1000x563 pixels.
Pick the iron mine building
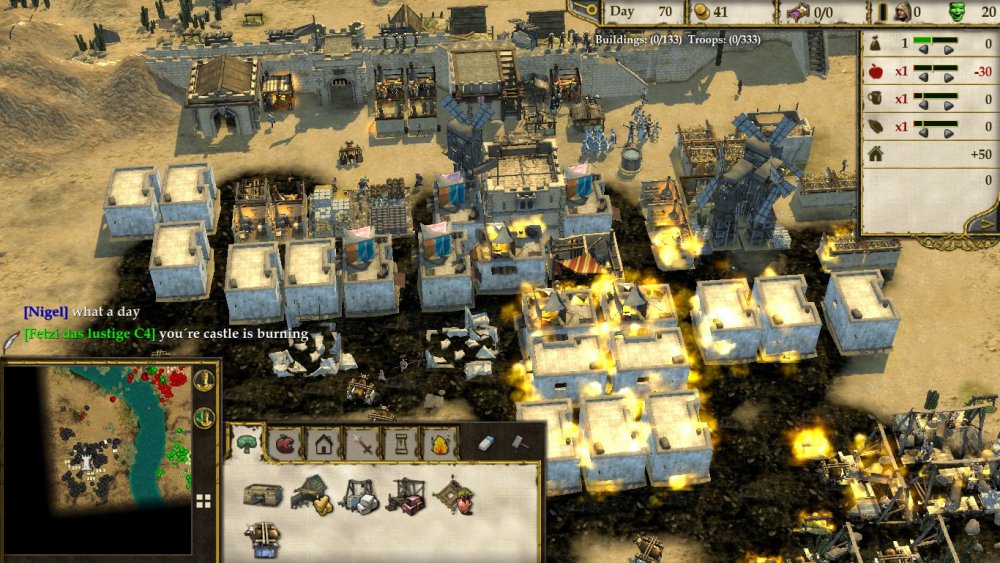[x=405, y=495]
